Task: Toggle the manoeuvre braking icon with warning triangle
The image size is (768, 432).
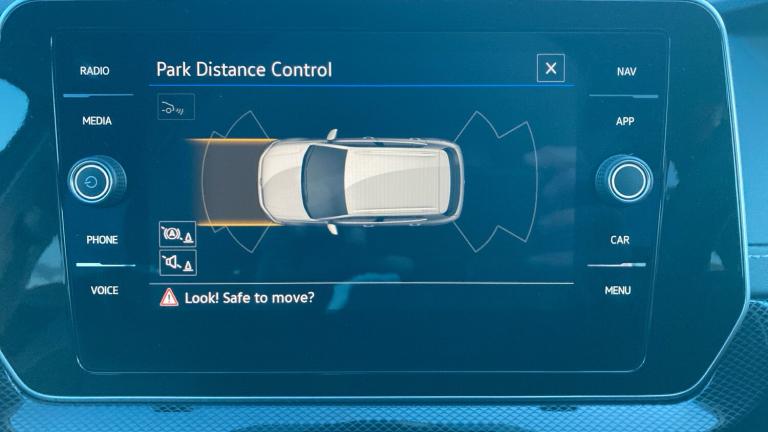Action: coord(177,235)
